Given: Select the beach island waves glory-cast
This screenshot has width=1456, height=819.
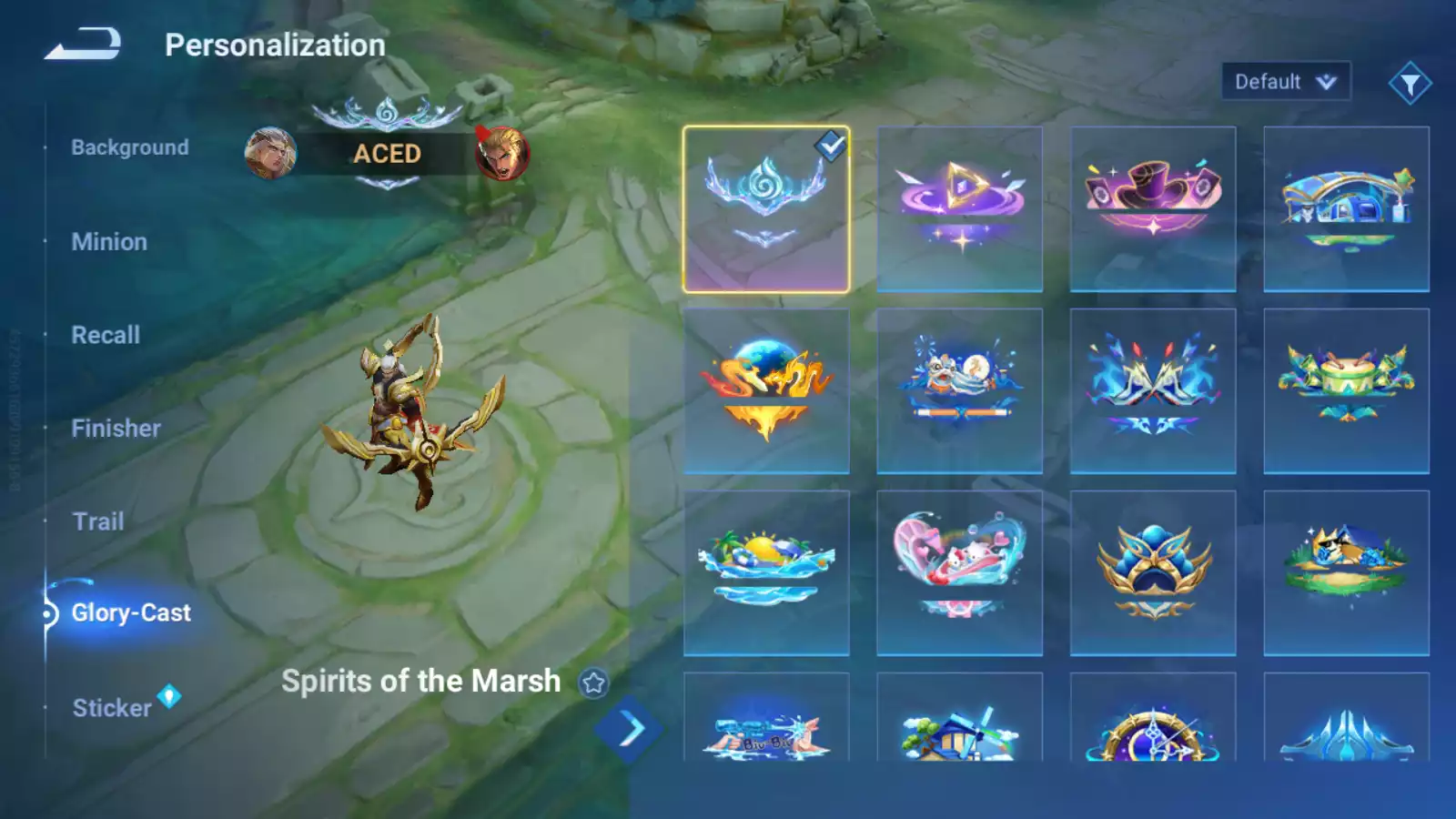Looking at the screenshot, I should pos(766,573).
